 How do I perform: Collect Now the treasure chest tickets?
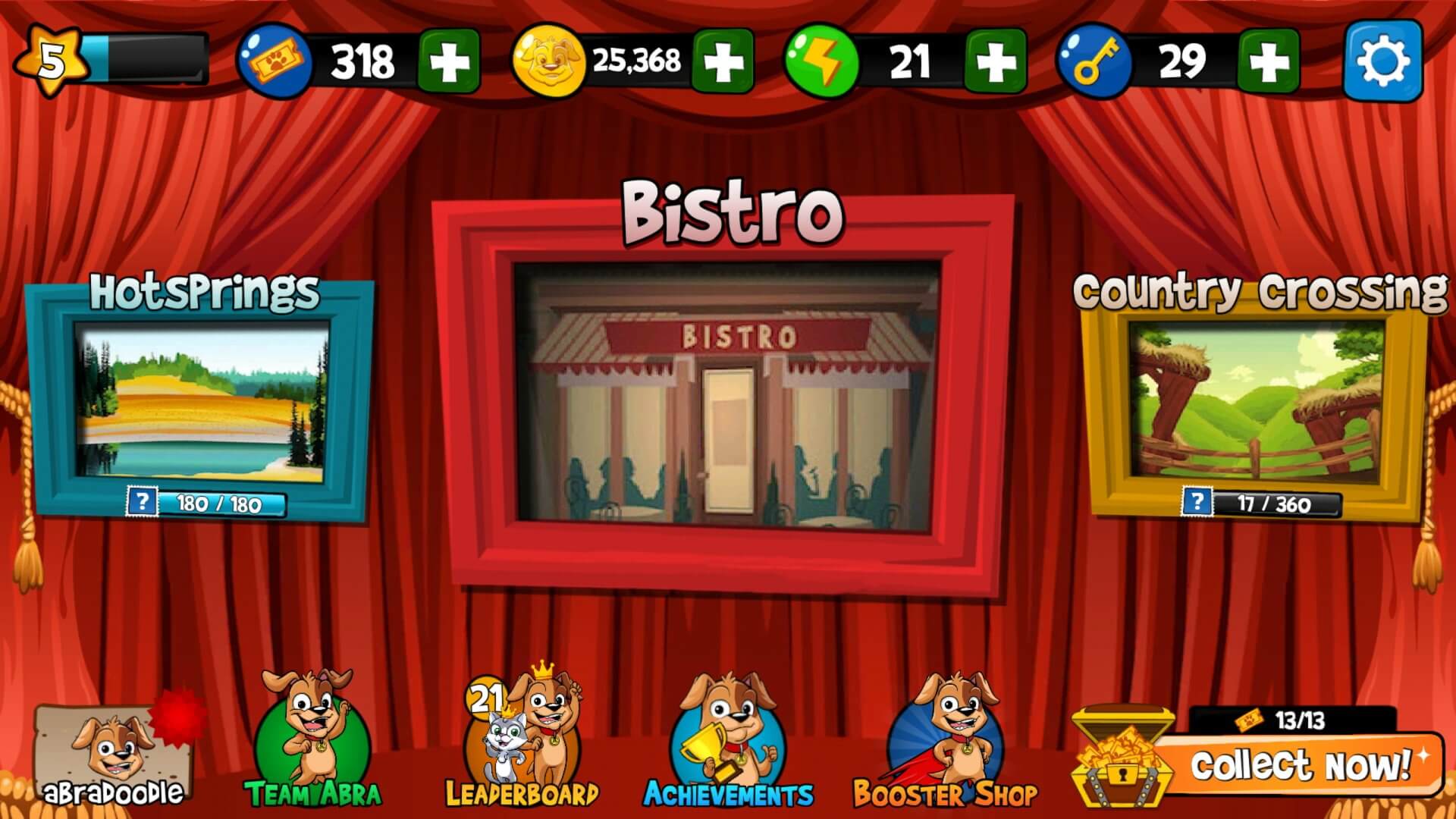[1297, 764]
